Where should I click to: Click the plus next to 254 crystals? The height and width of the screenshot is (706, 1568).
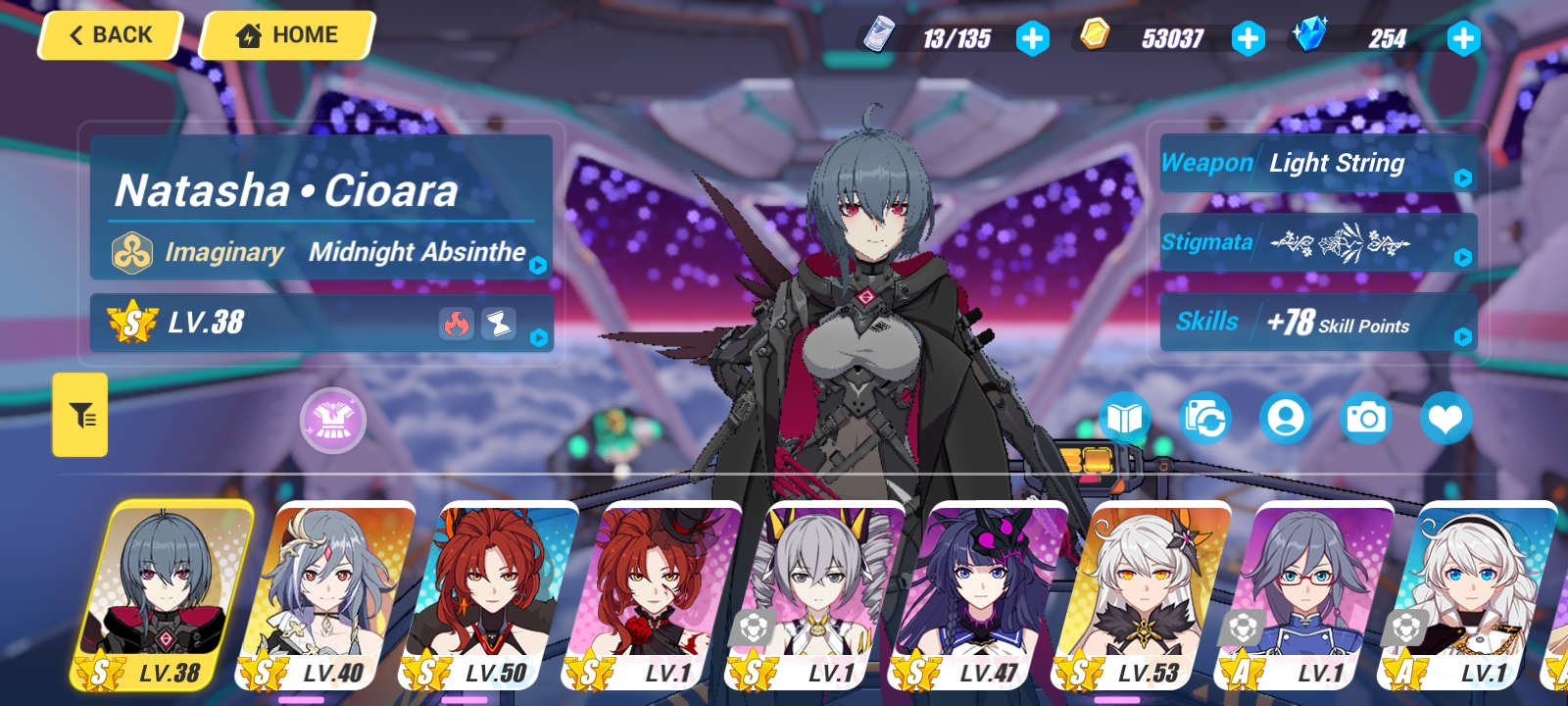[1462, 40]
